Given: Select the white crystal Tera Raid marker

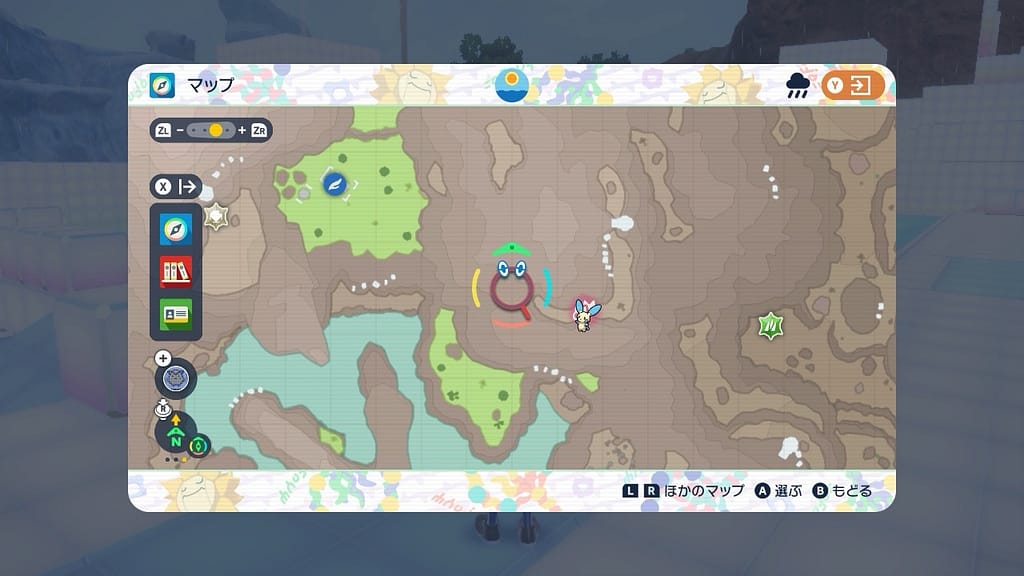Looking at the screenshot, I should point(216,216).
